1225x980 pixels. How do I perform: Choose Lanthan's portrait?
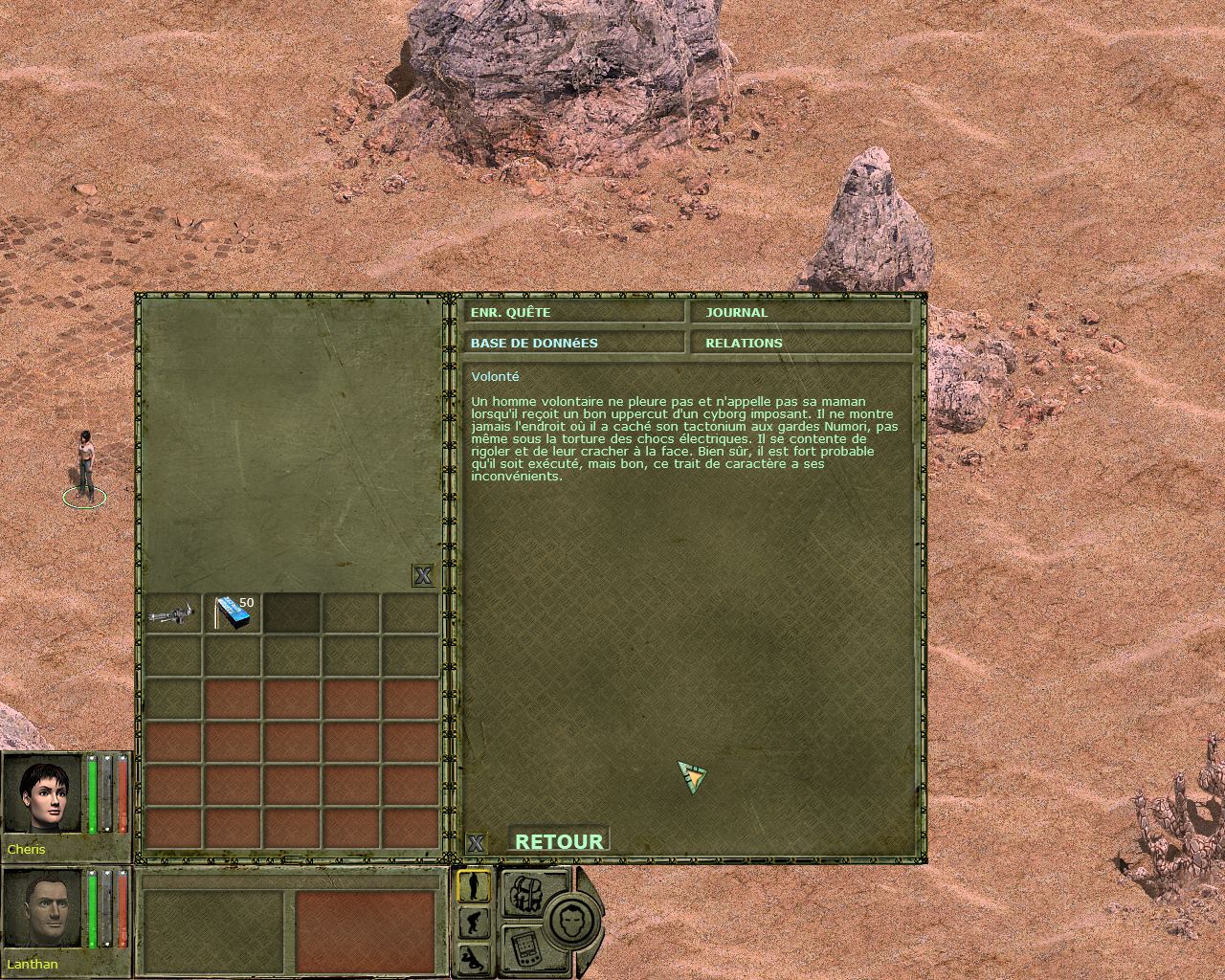[43, 909]
